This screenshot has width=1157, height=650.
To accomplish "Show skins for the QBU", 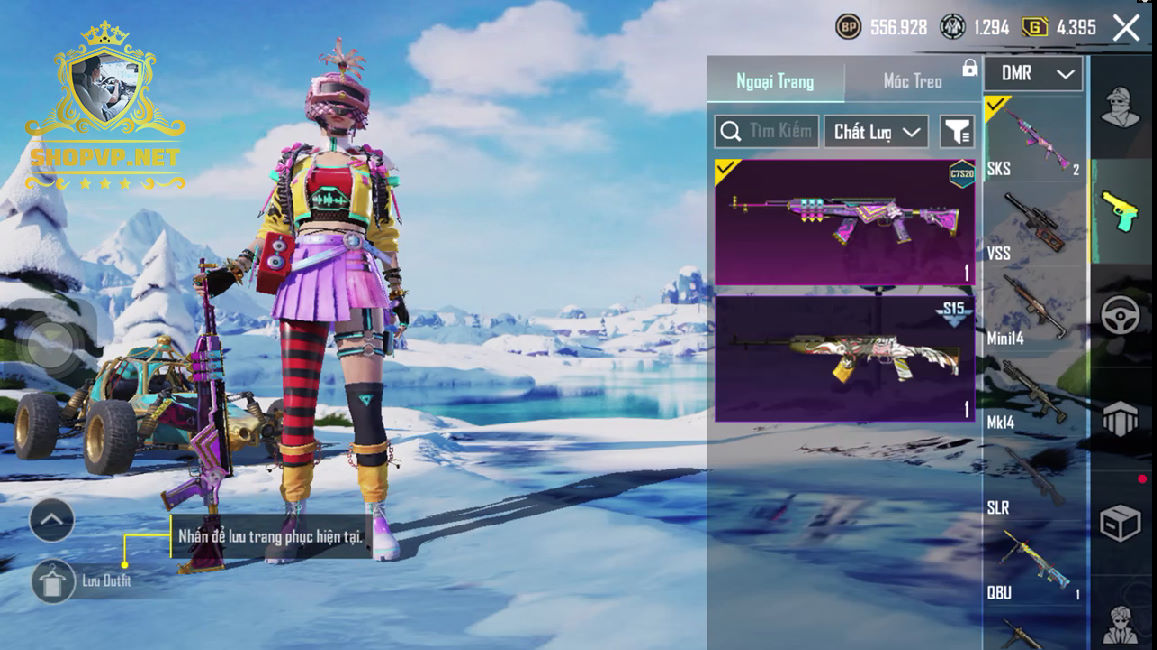I will point(1034,564).
